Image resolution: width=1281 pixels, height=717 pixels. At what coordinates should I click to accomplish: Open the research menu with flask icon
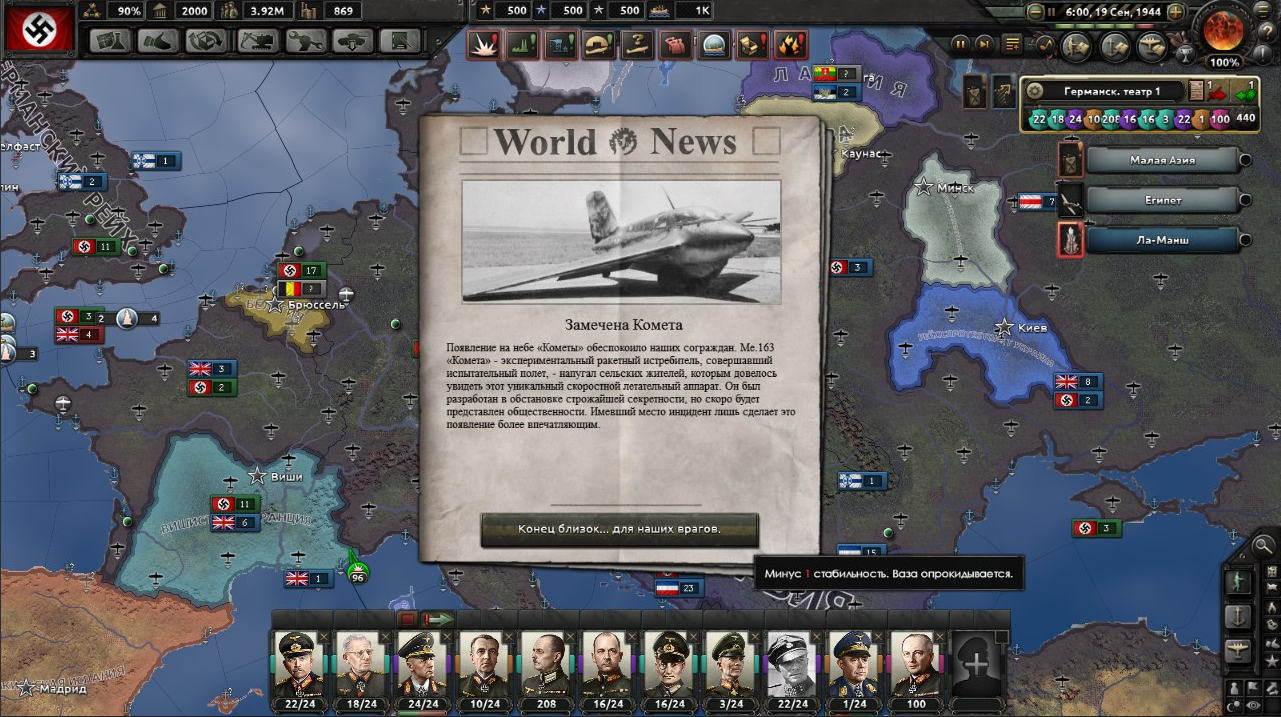pyautogui.click(x=111, y=41)
